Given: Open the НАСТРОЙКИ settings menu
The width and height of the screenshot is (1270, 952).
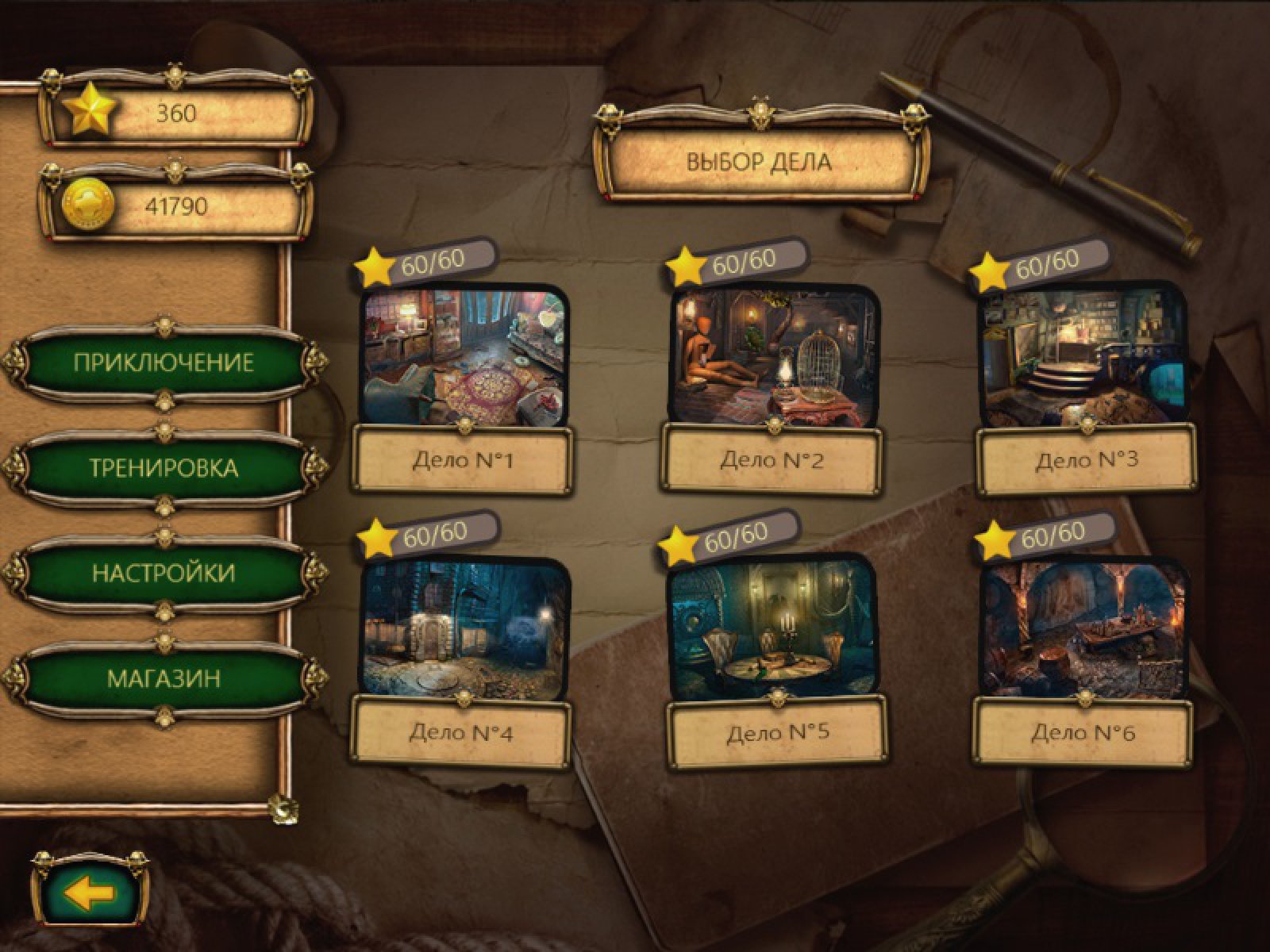Looking at the screenshot, I should (x=164, y=573).
